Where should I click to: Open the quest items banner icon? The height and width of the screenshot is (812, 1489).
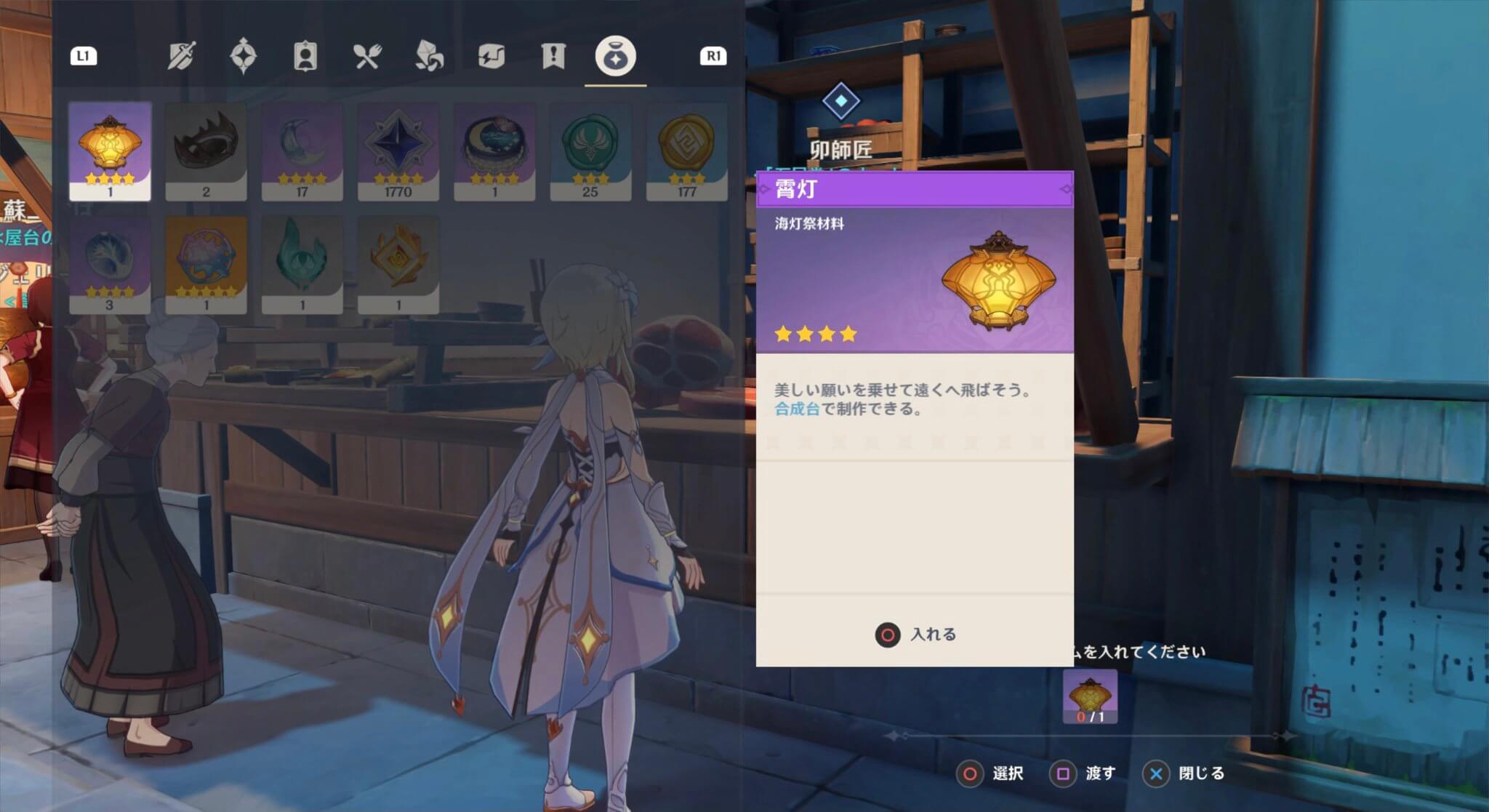553,55
